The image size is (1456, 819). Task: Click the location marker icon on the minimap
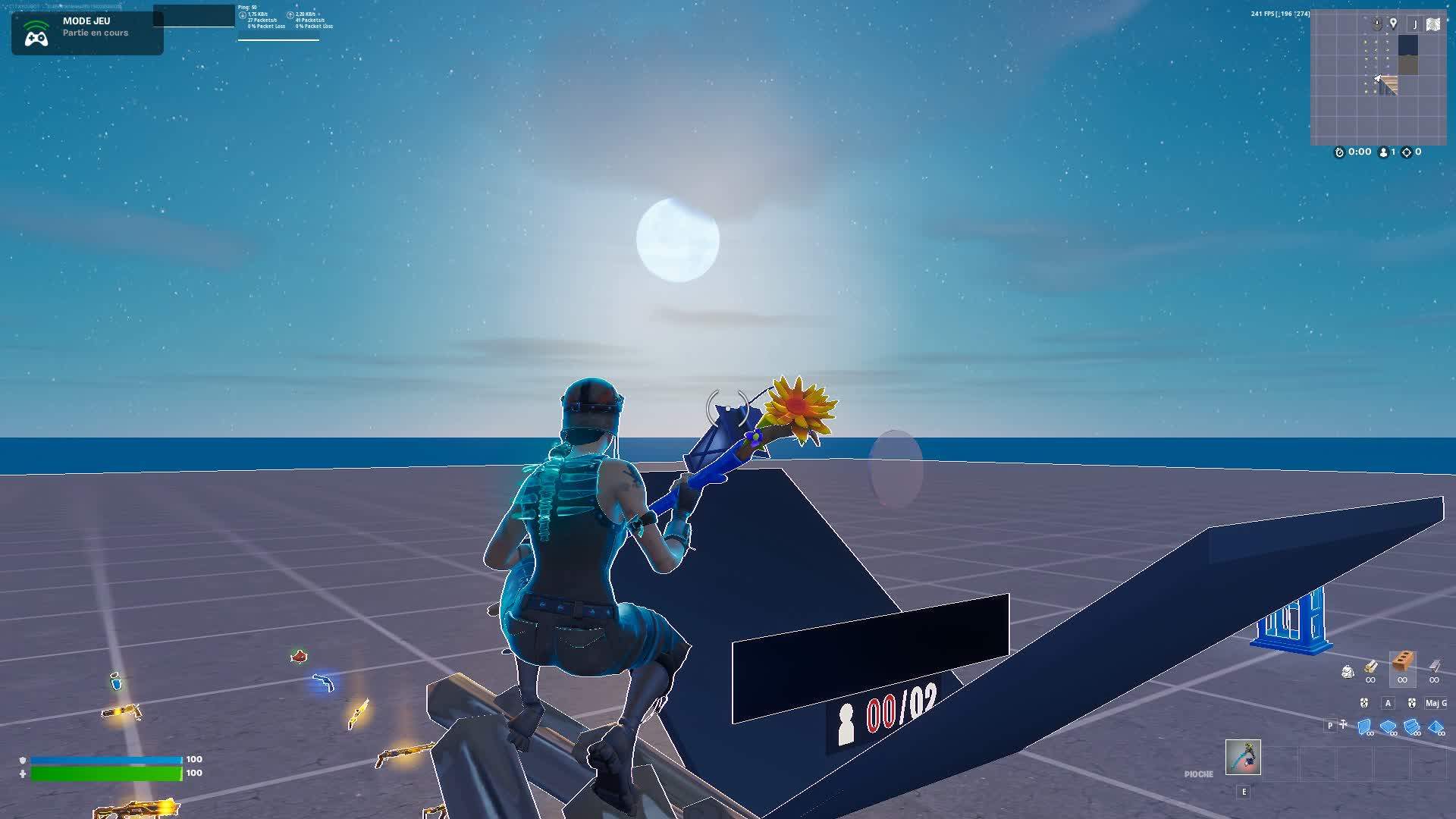(x=1394, y=24)
